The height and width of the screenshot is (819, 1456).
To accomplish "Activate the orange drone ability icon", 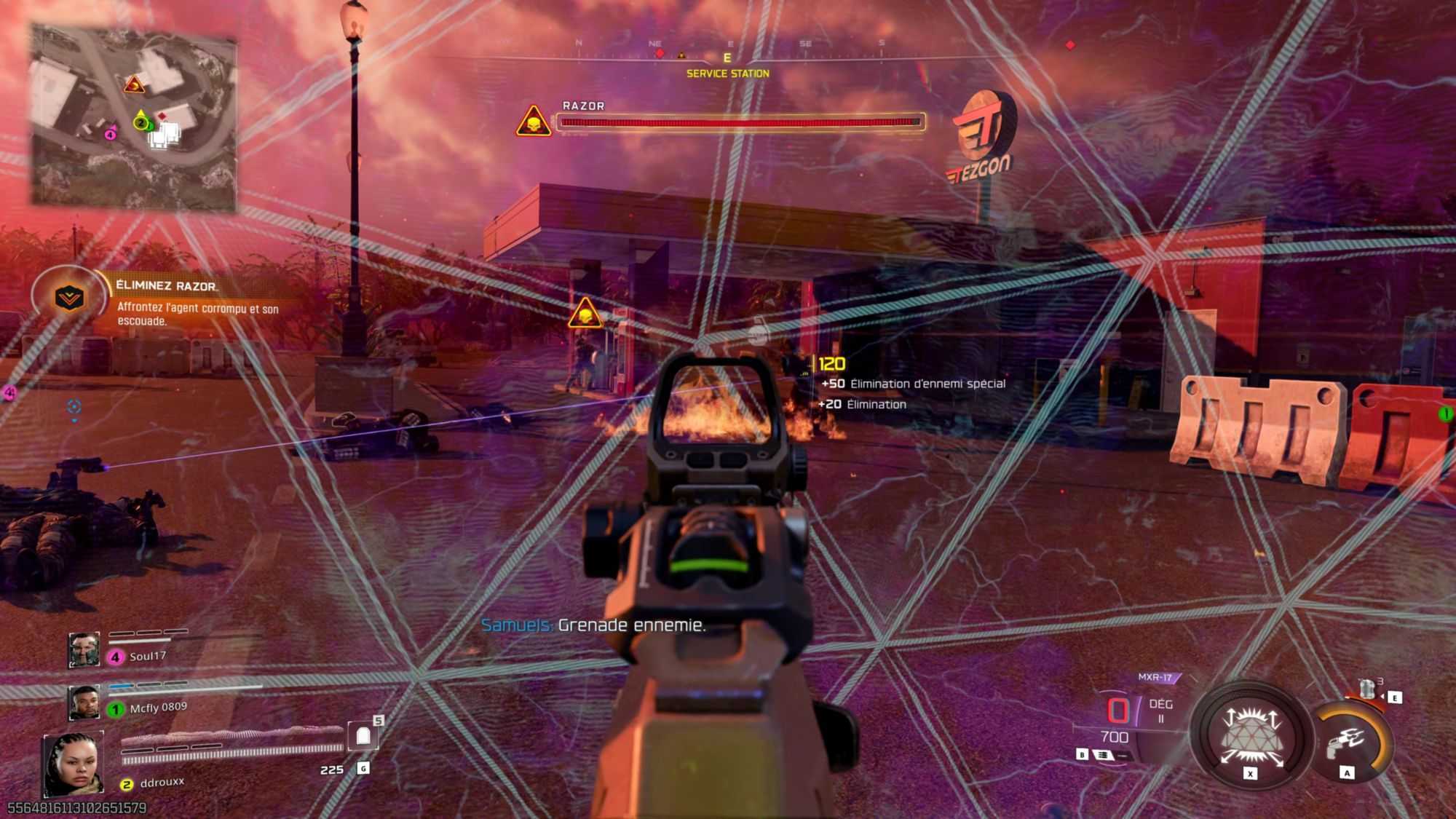I will pos(1348,741).
